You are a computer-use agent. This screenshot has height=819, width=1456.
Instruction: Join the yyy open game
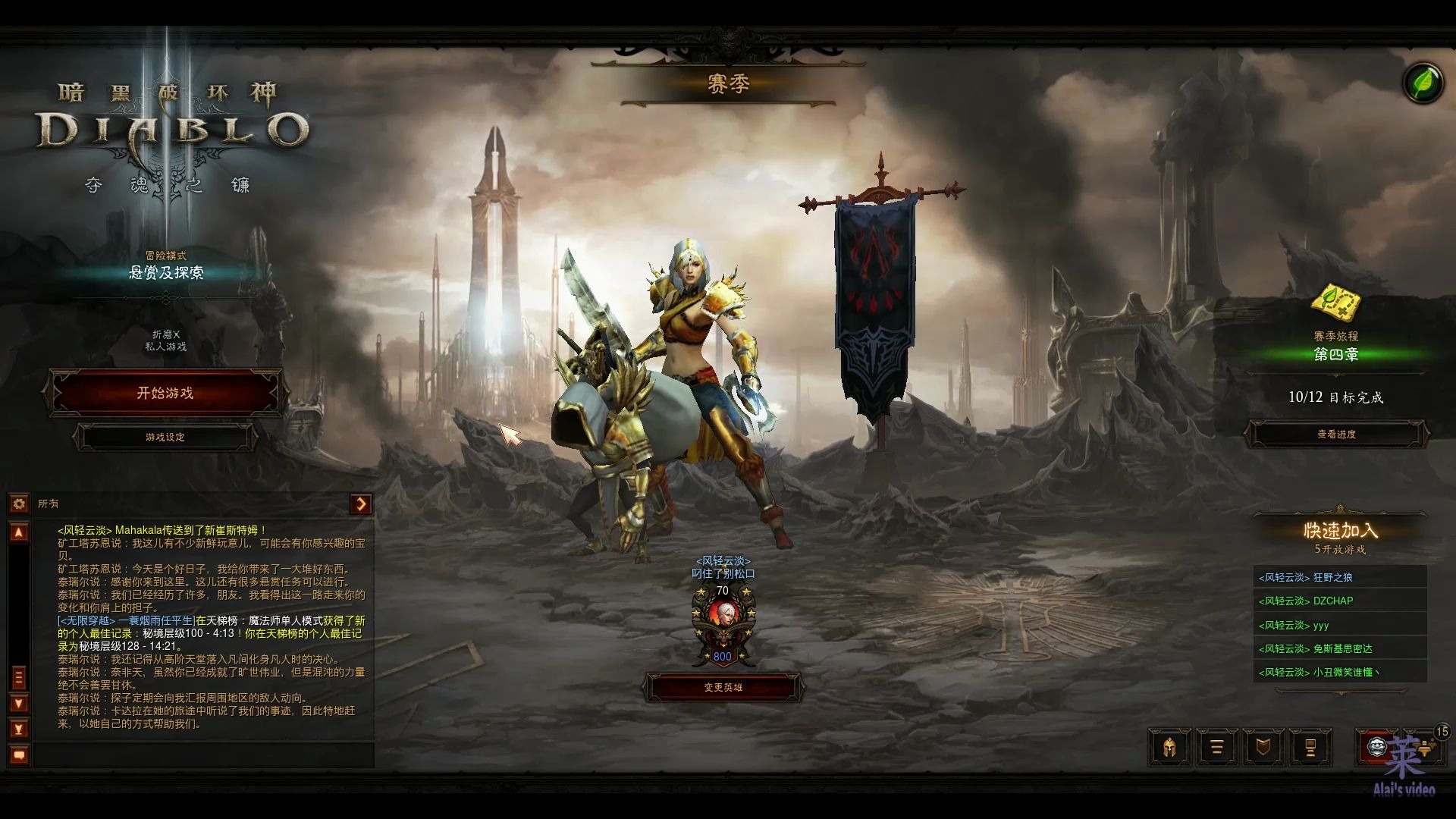(x=1339, y=625)
